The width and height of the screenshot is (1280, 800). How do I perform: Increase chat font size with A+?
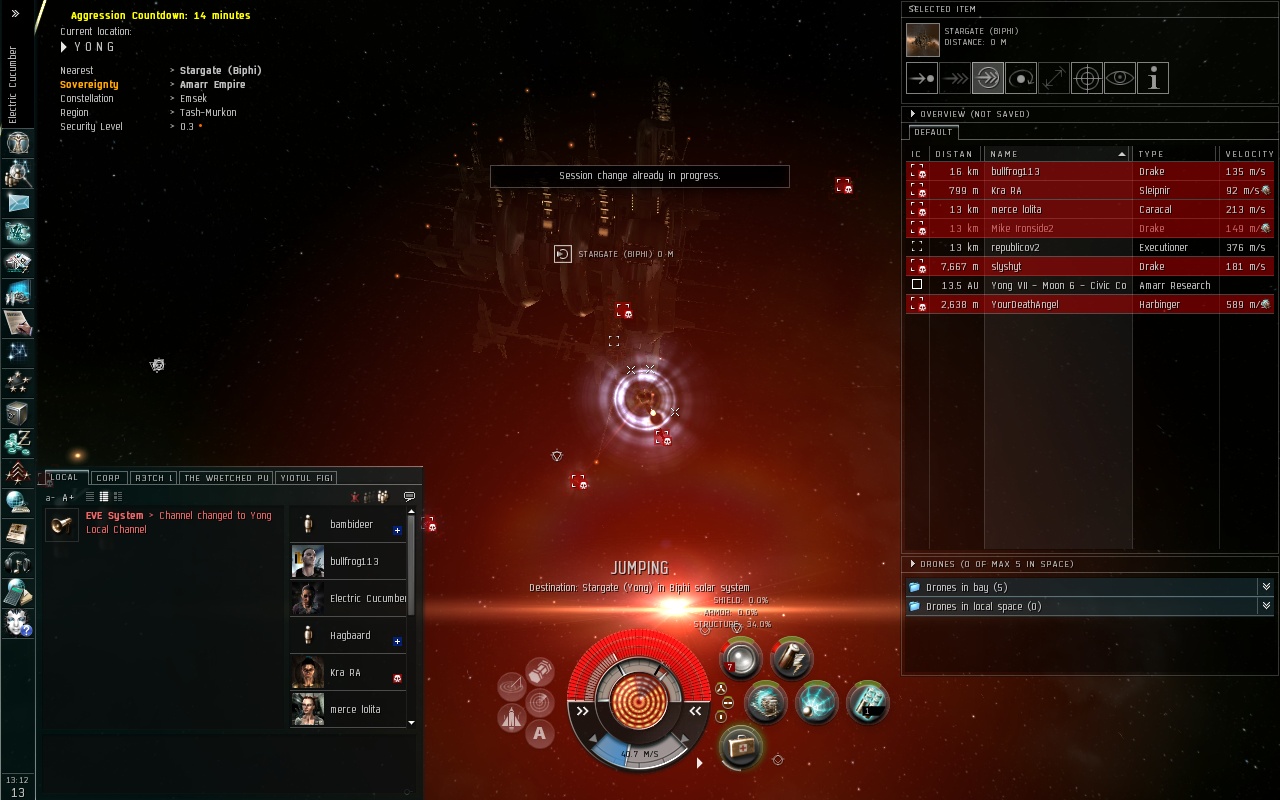[x=68, y=498]
